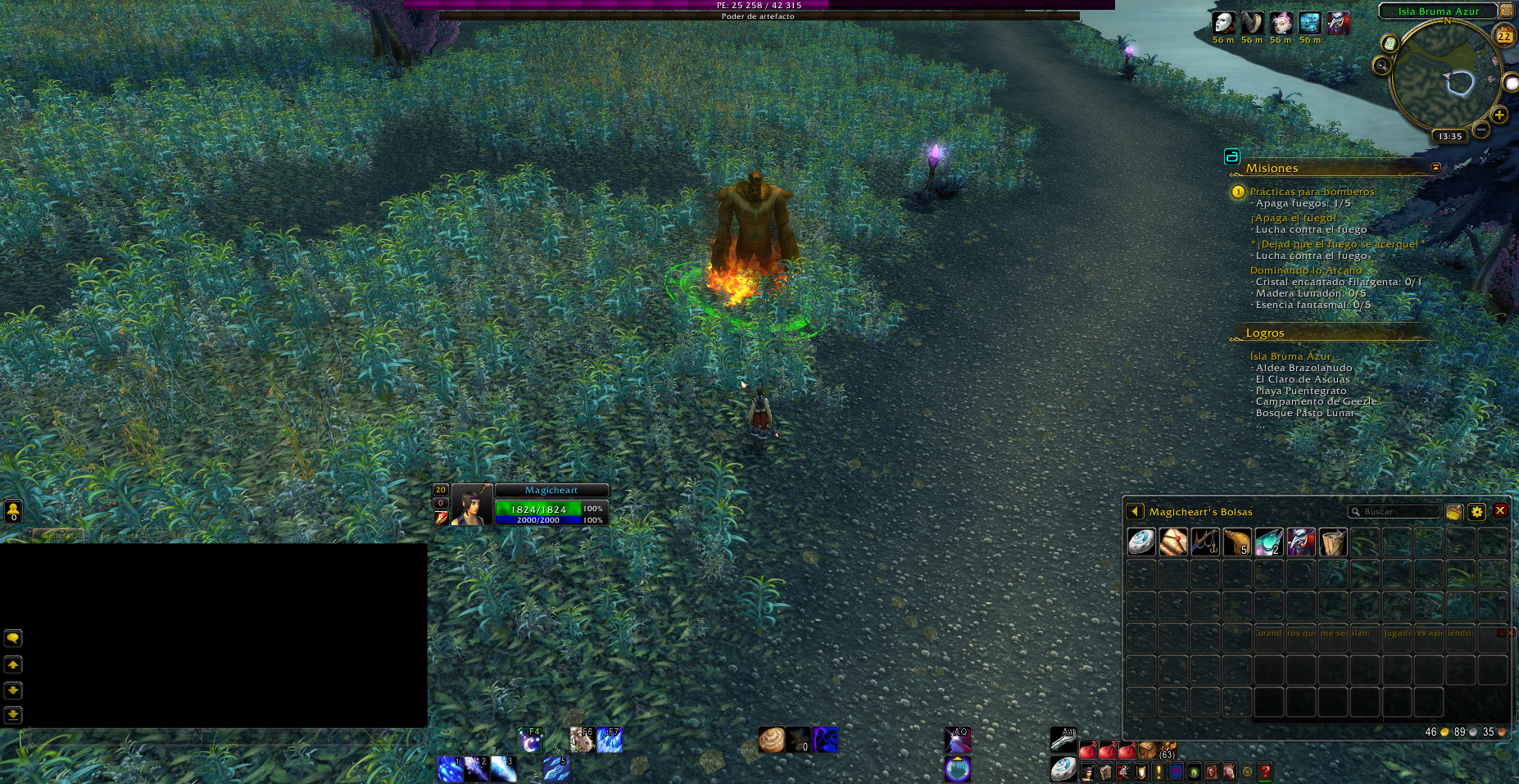Viewport: 1519px width, 784px height.
Task: Collapse the Misiones objective tracker
Action: pos(1435,167)
